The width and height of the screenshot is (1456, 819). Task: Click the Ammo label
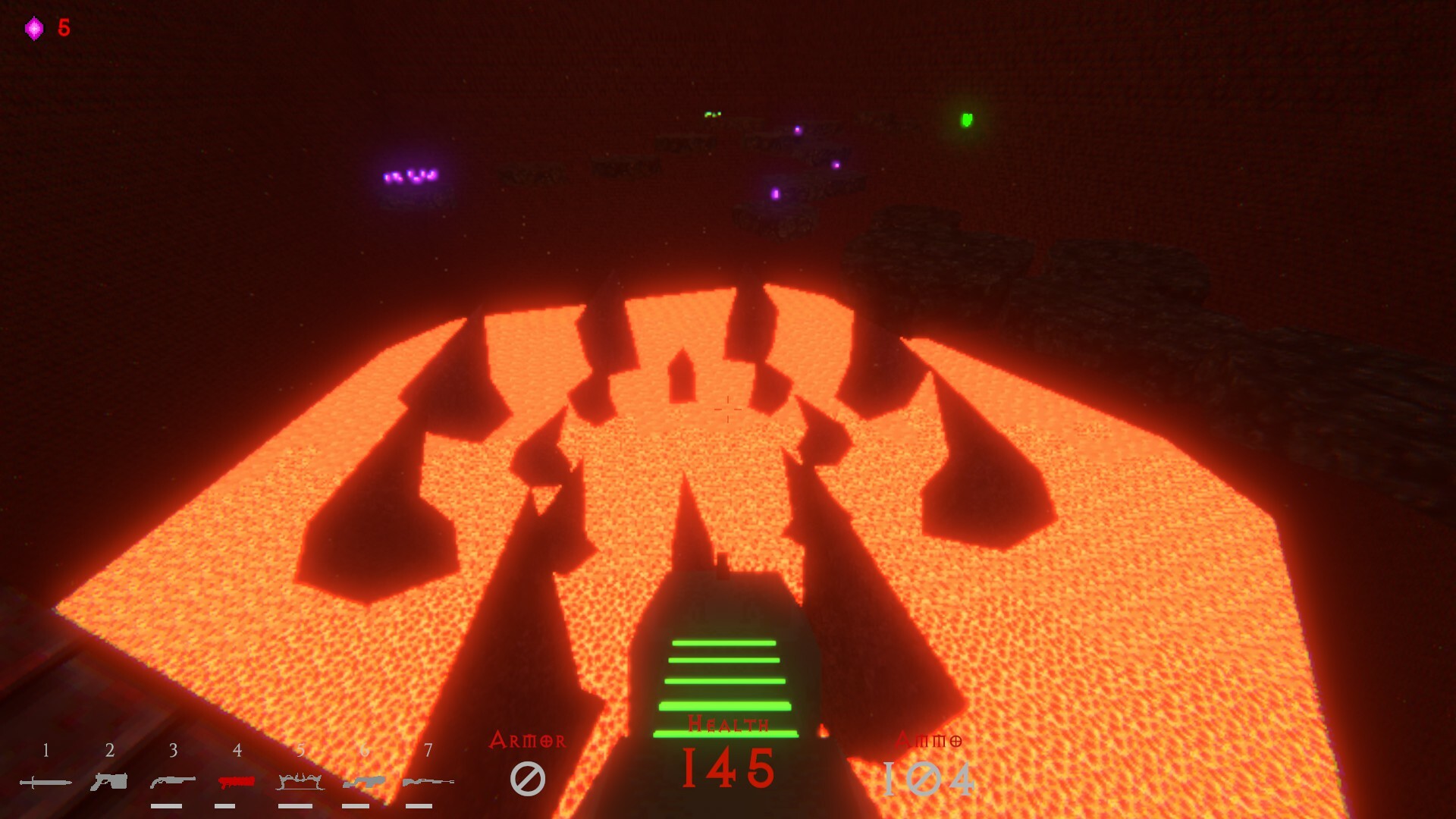point(930,739)
